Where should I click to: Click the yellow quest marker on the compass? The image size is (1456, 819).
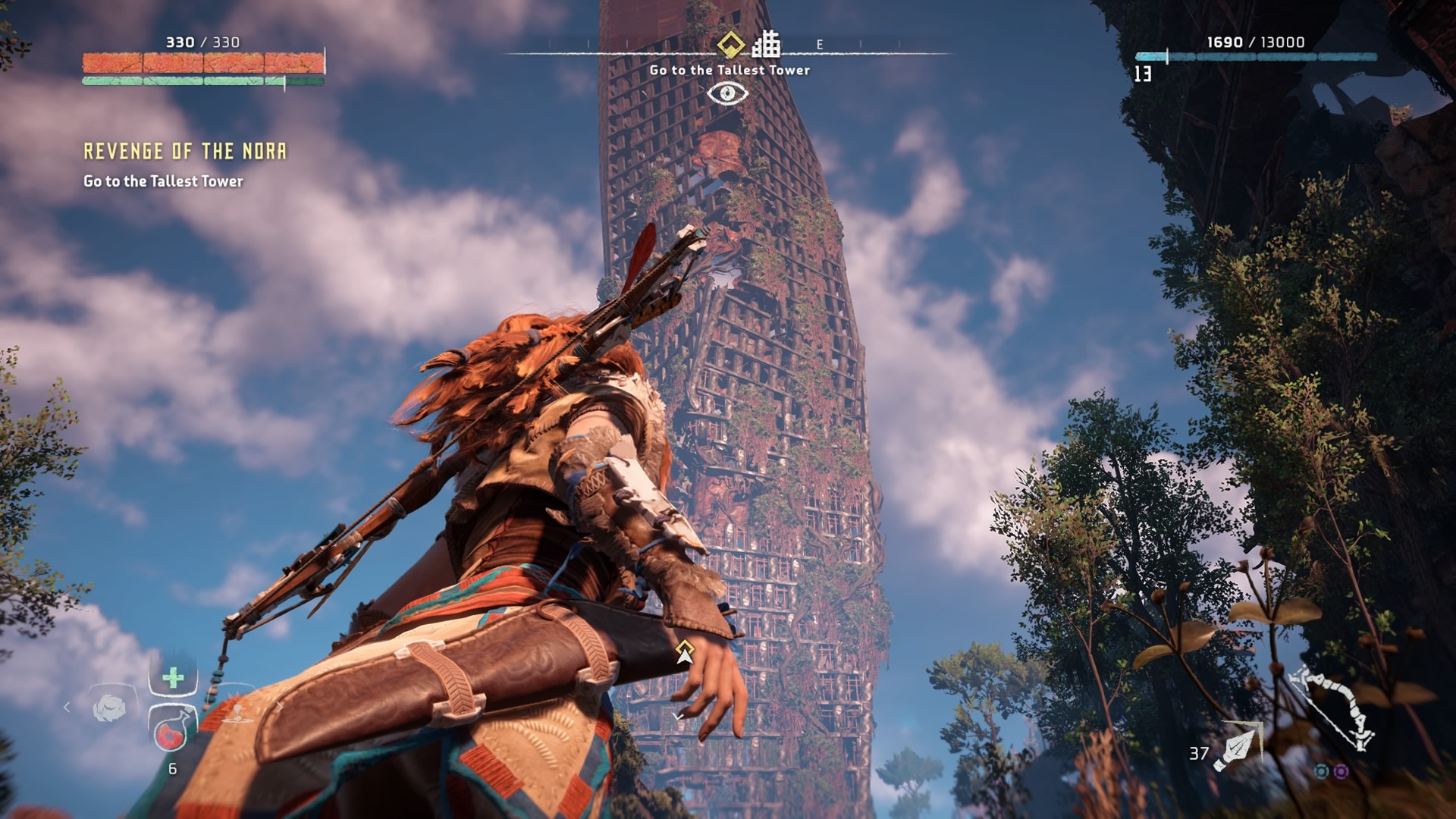pyautogui.click(x=730, y=45)
